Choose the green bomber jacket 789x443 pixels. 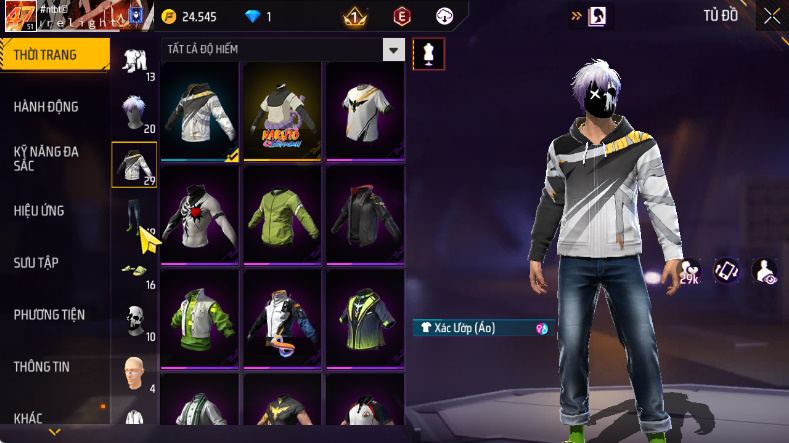(281, 215)
